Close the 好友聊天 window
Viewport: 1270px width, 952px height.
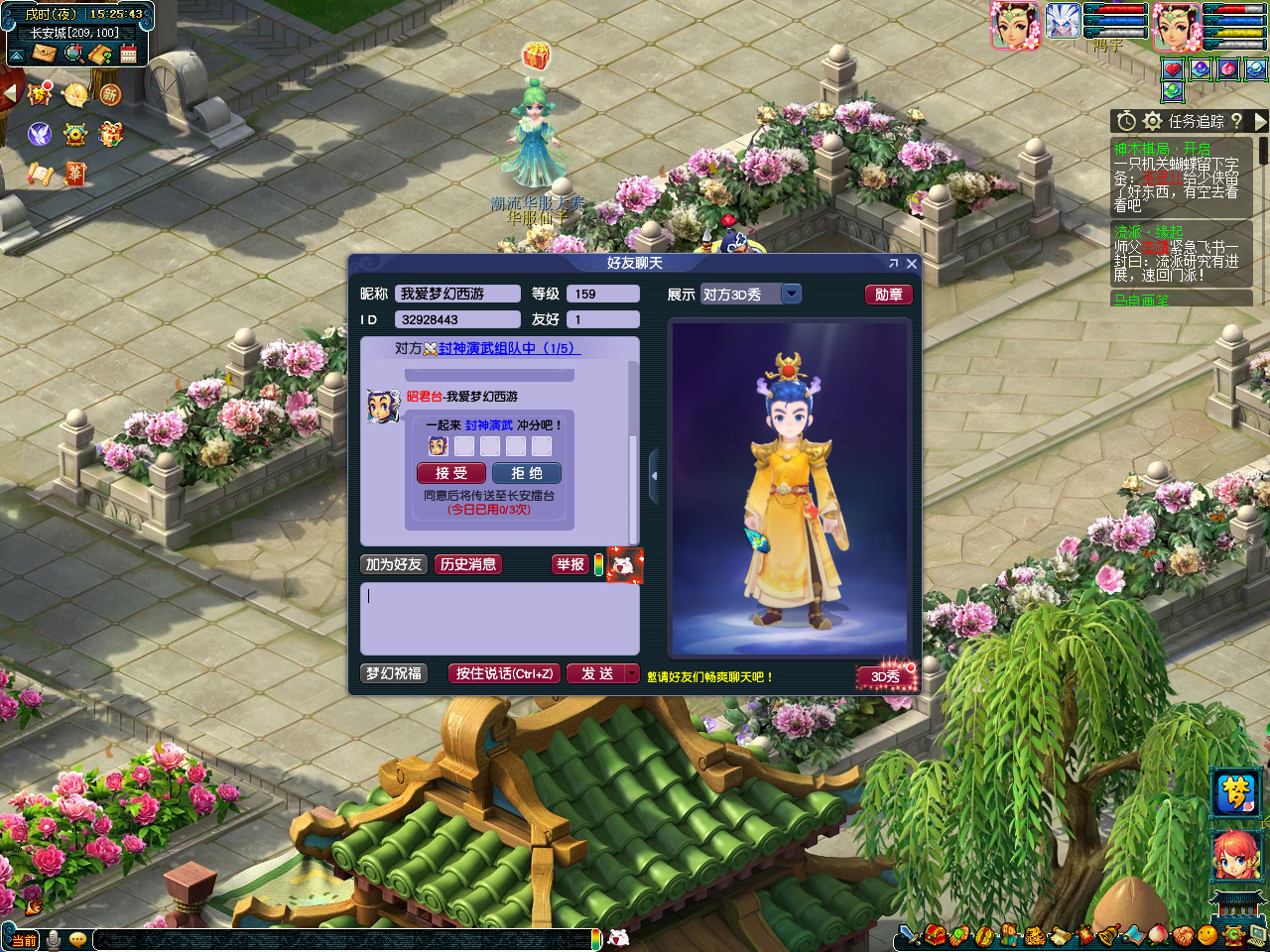(x=912, y=264)
